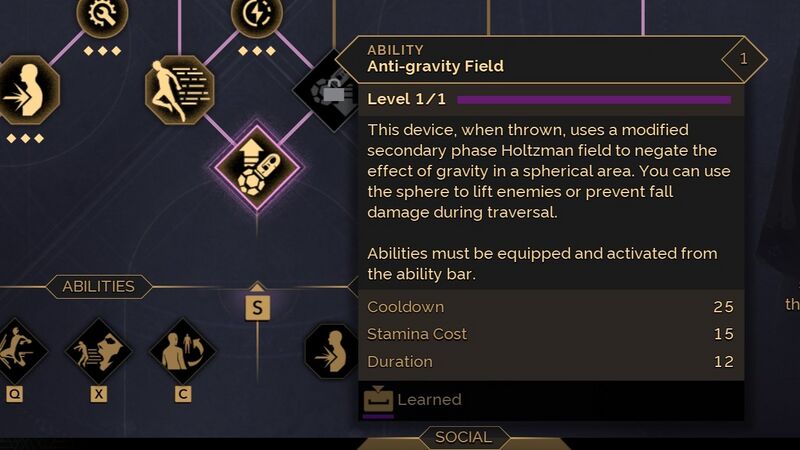Viewport: 800px width, 450px height.
Task: Select the ability slot bound to Q
Action: [x=16, y=351]
